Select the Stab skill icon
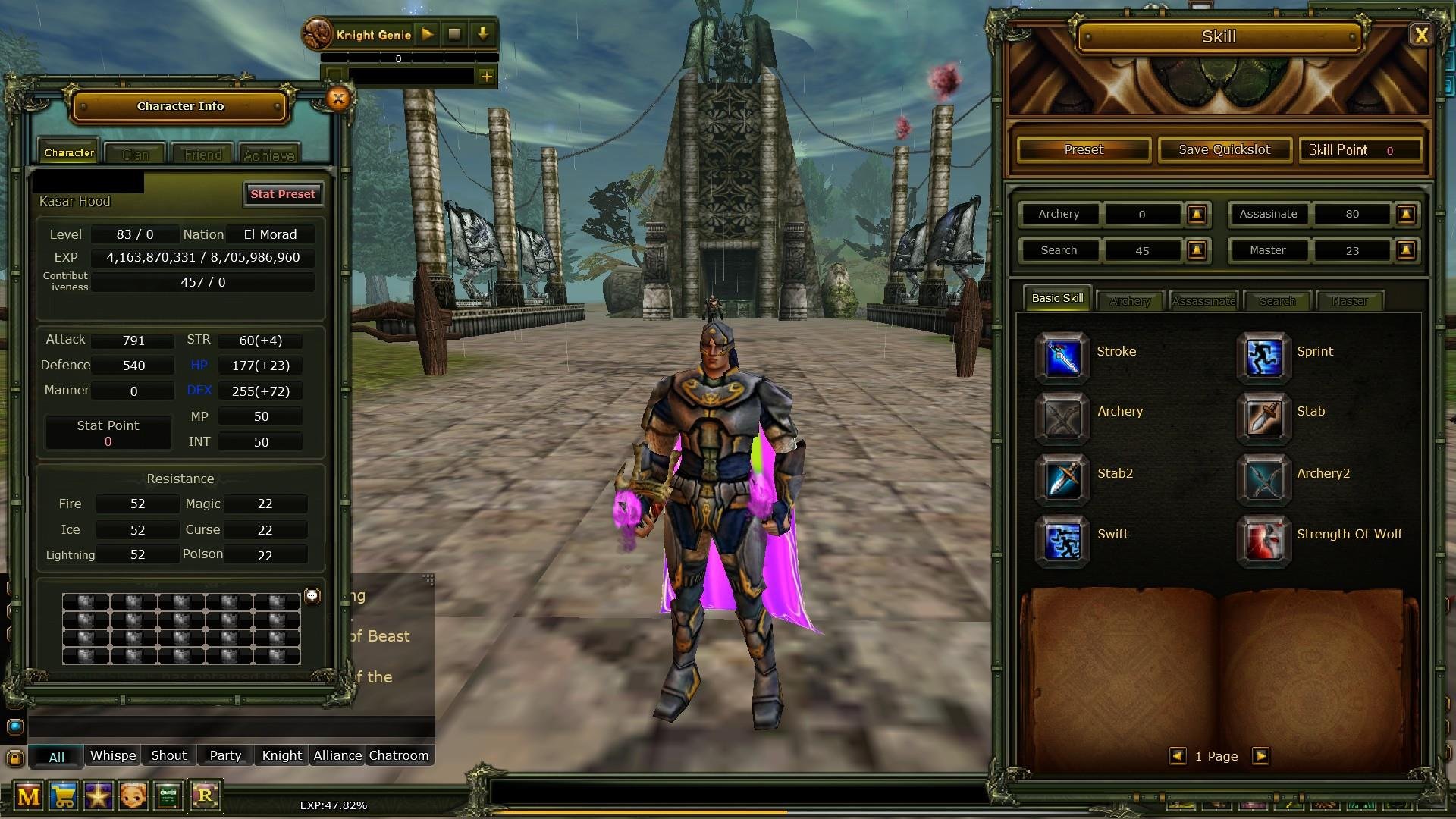The image size is (1456, 819). [x=1263, y=418]
